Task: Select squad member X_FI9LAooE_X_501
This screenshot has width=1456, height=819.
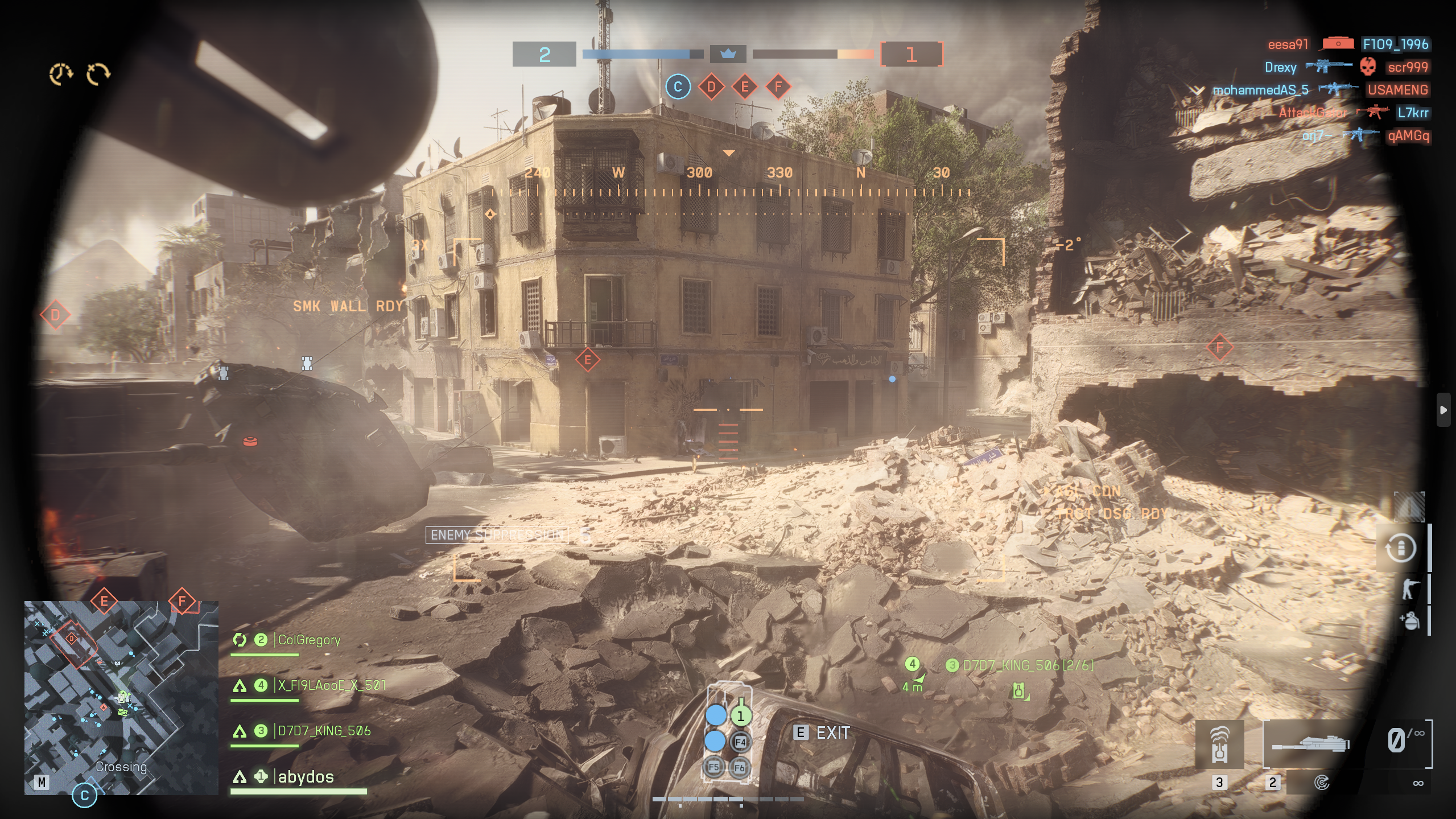Action: click(331, 685)
